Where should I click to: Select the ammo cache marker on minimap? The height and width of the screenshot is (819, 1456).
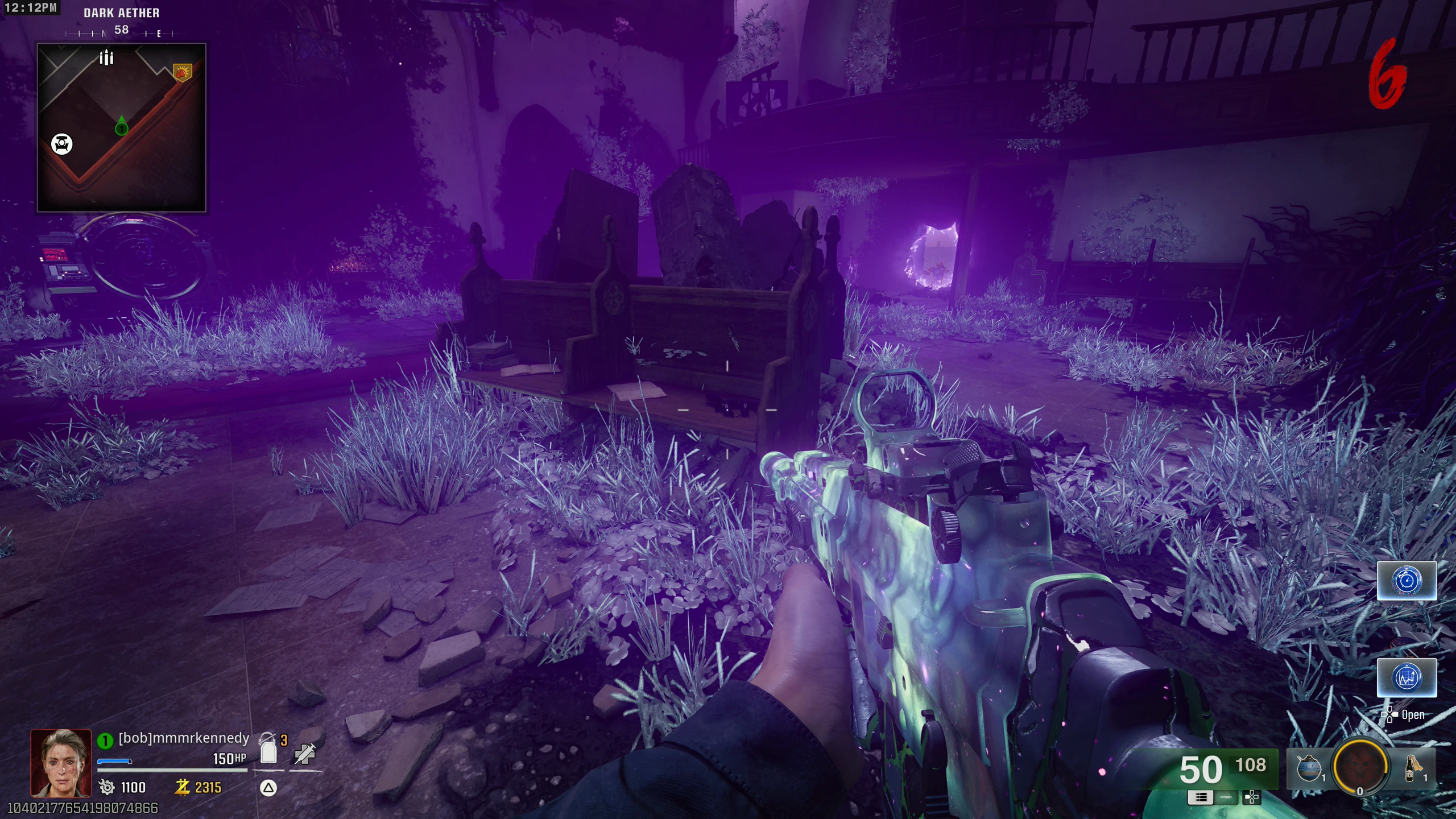click(106, 57)
